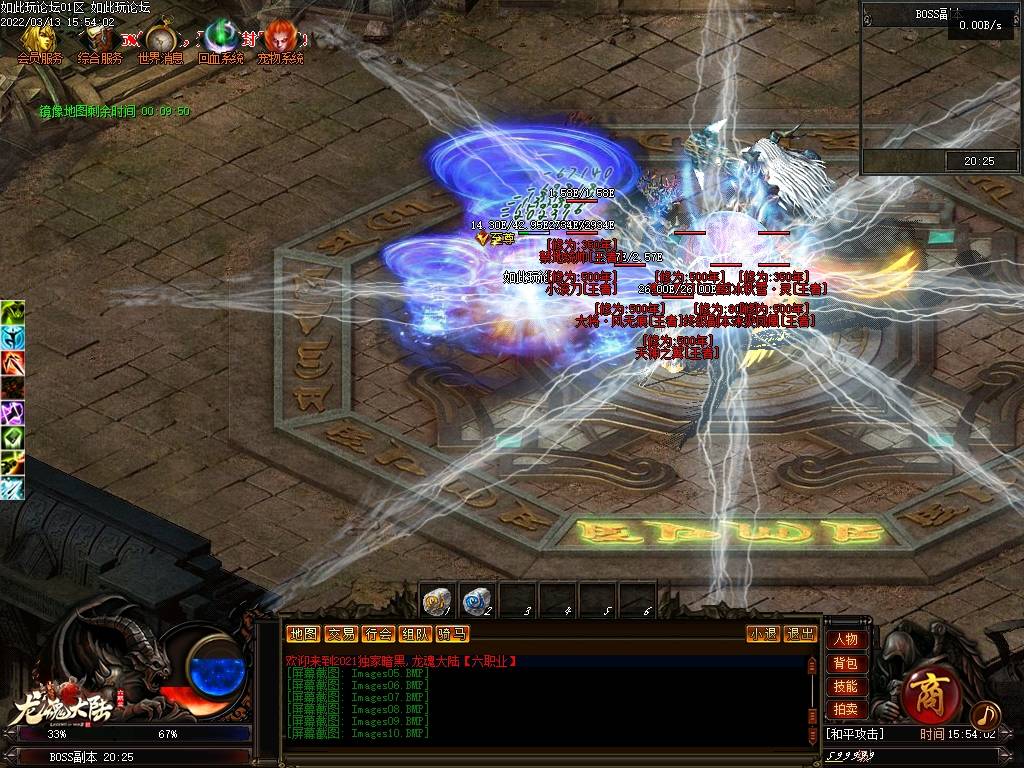1024x768 pixels.
Task: Choose 小退 to return to character select
Action: point(764,633)
